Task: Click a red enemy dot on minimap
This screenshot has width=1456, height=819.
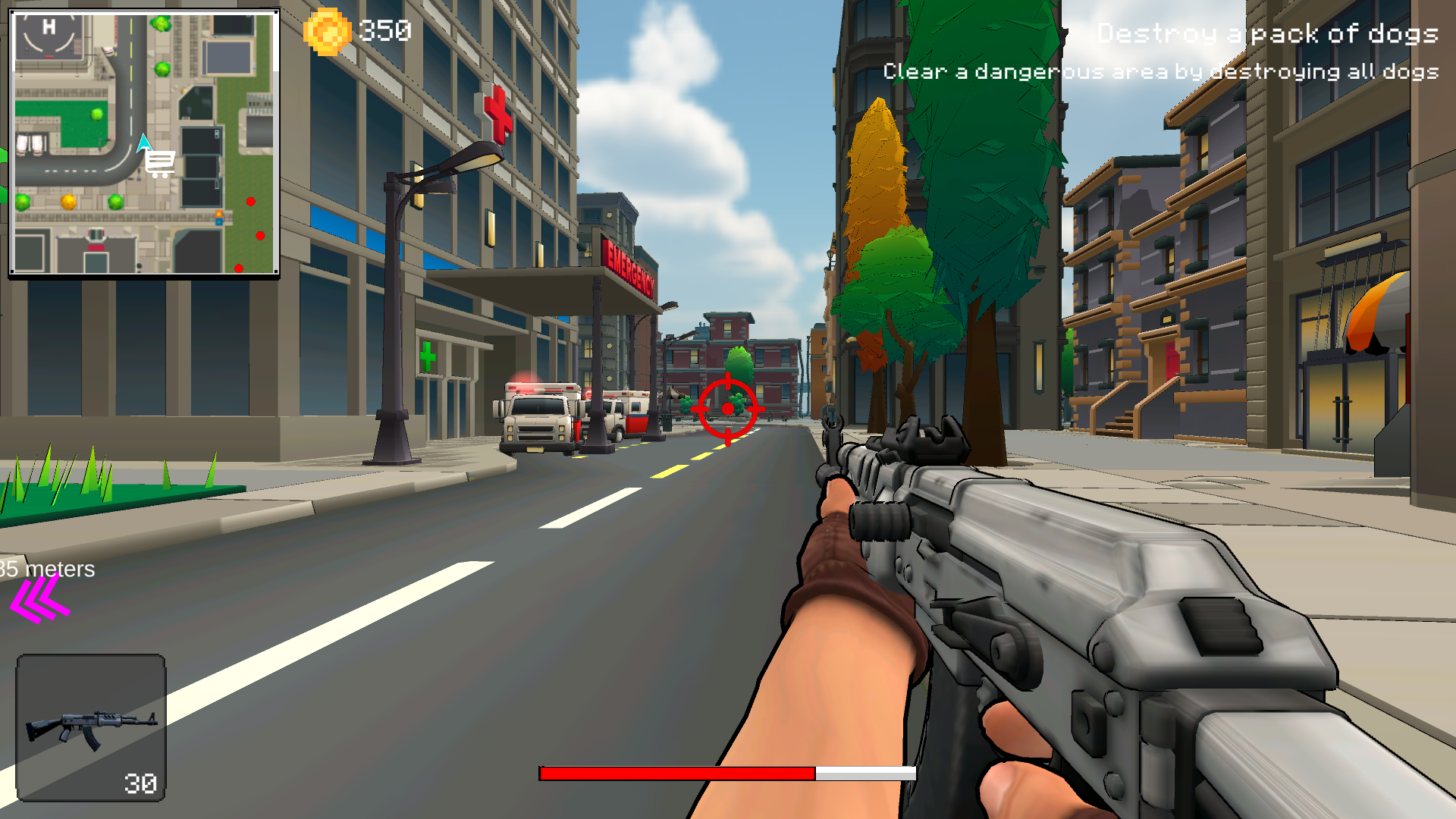Action: [x=250, y=201]
